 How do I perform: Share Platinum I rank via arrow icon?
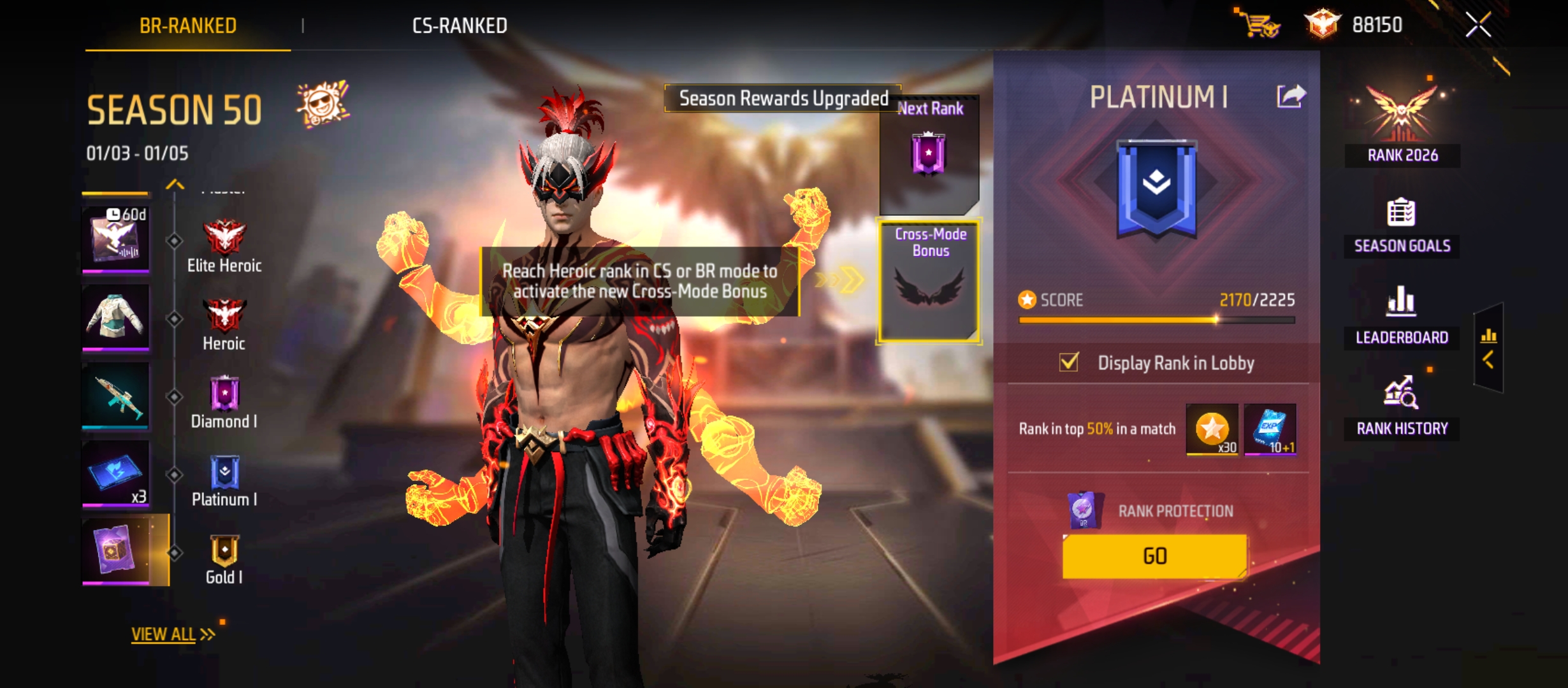(1291, 97)
